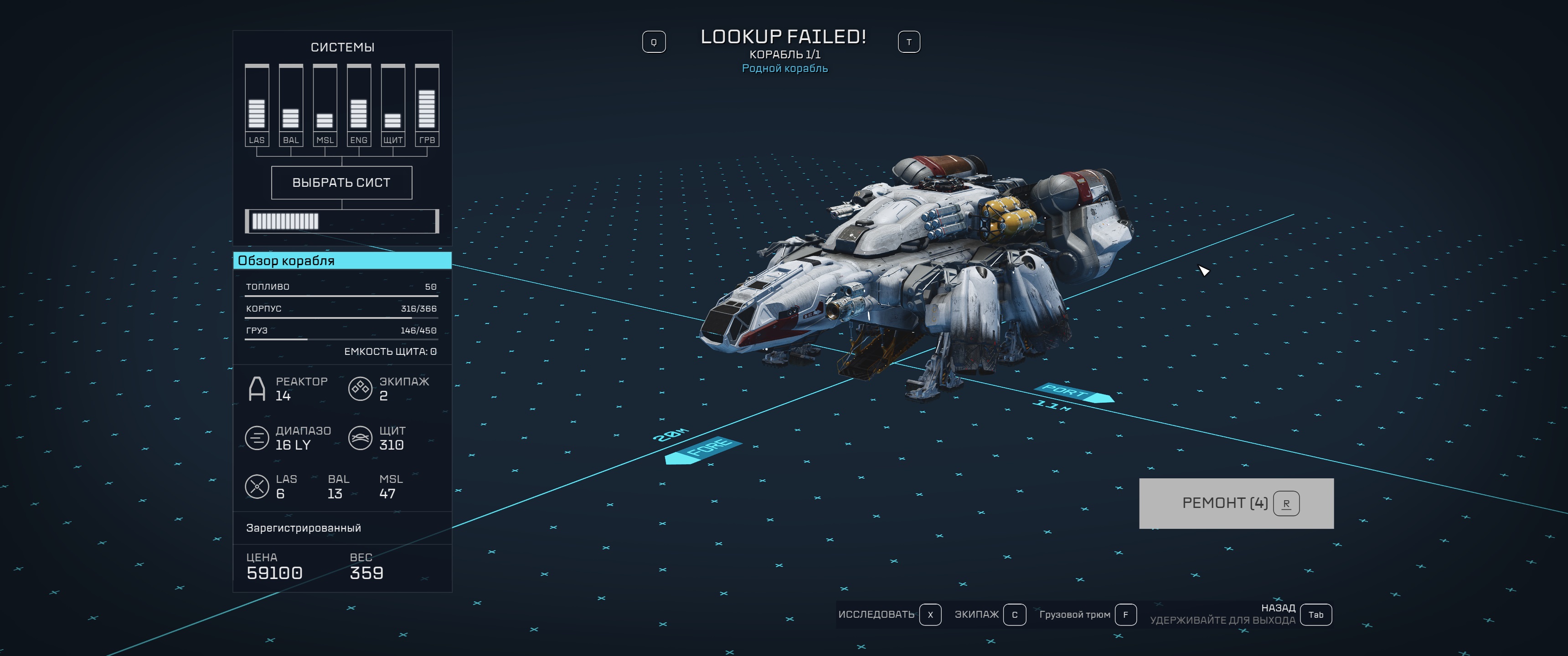Click the Ремонт (4) repair button
The height and width of the screenshot is (656, 1568).
coord(1236,503)
